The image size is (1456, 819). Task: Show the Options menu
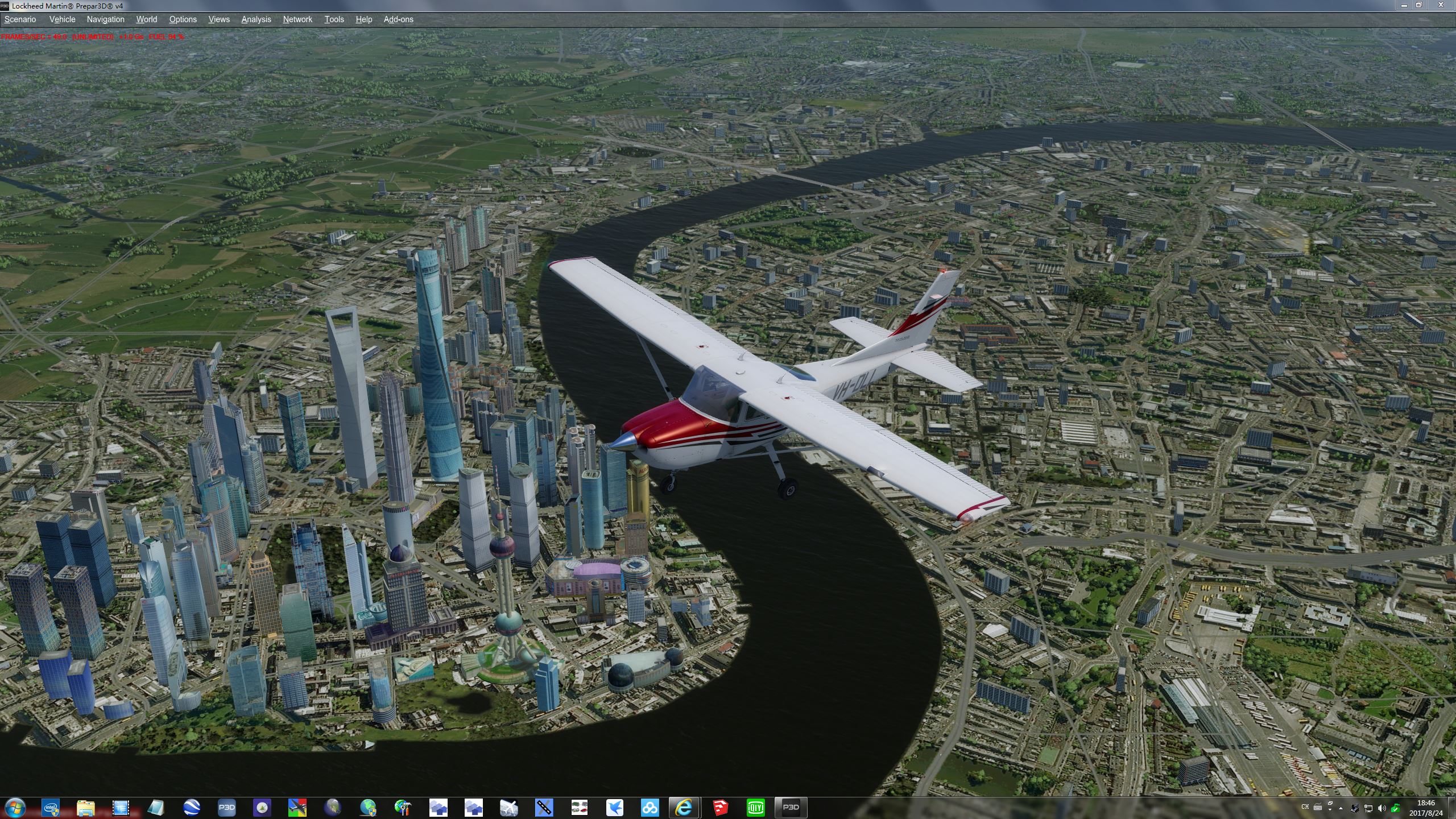[183, 19]
